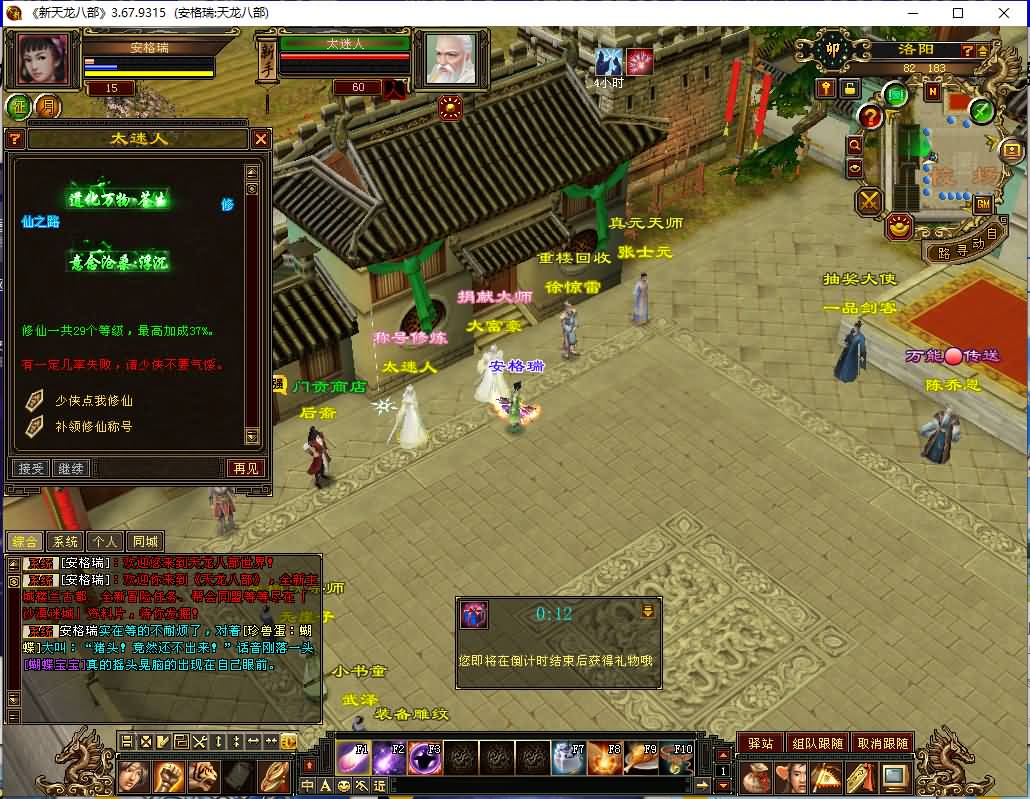Select the 补领修仙称号 dialogue option
The image size is (1030, 799).
[x=93, y=426]
